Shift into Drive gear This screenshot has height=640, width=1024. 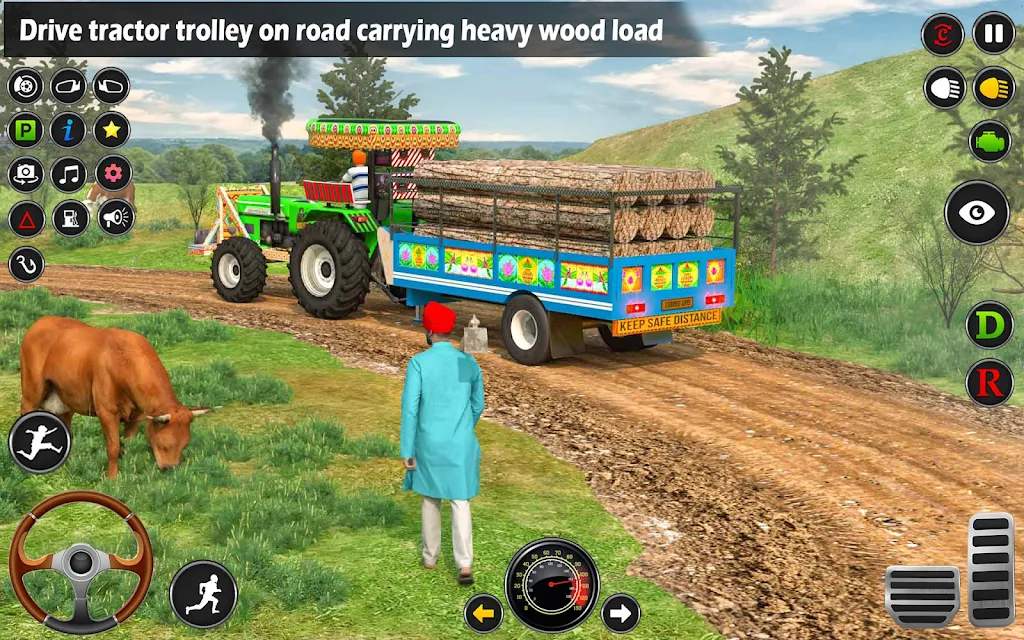coord(989,326)
